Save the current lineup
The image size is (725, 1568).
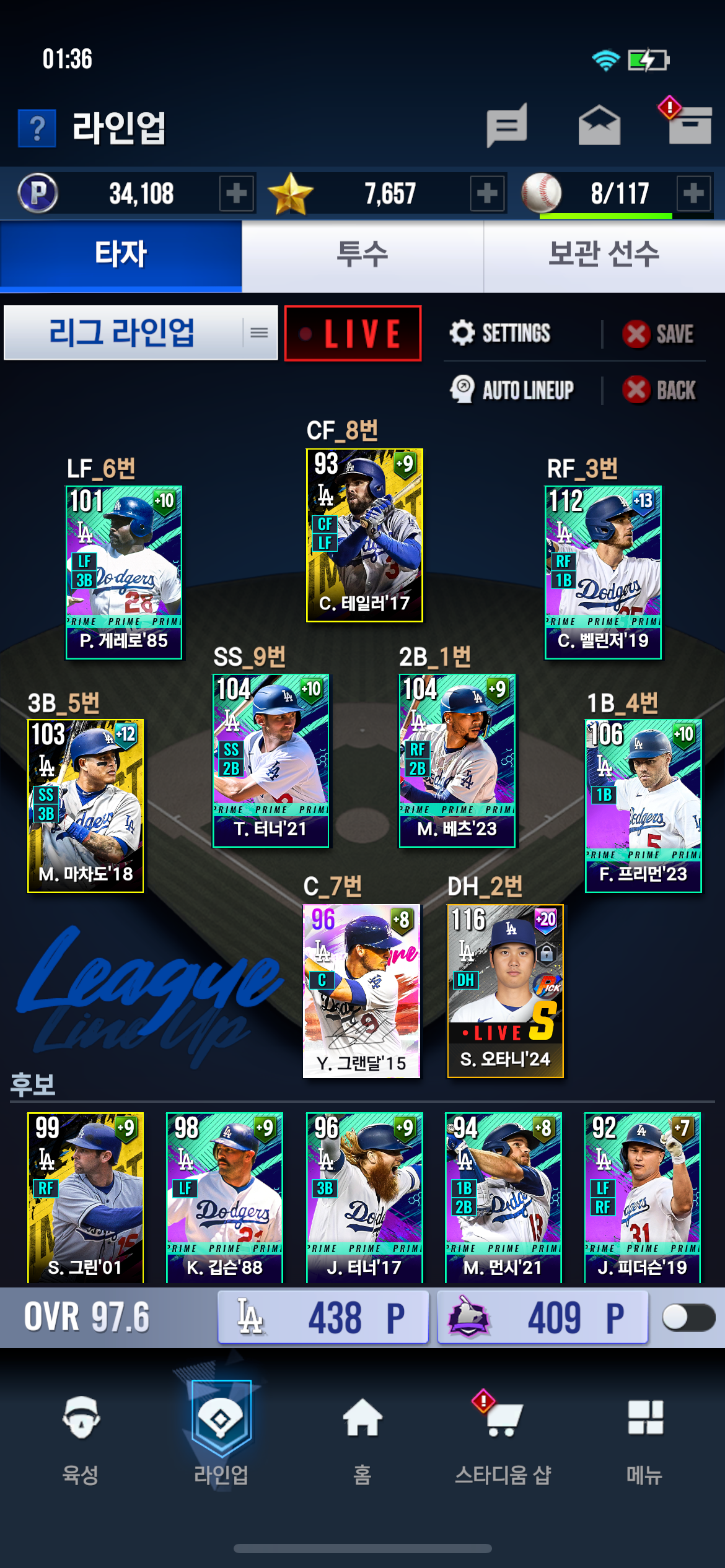[x=658, y=334]
